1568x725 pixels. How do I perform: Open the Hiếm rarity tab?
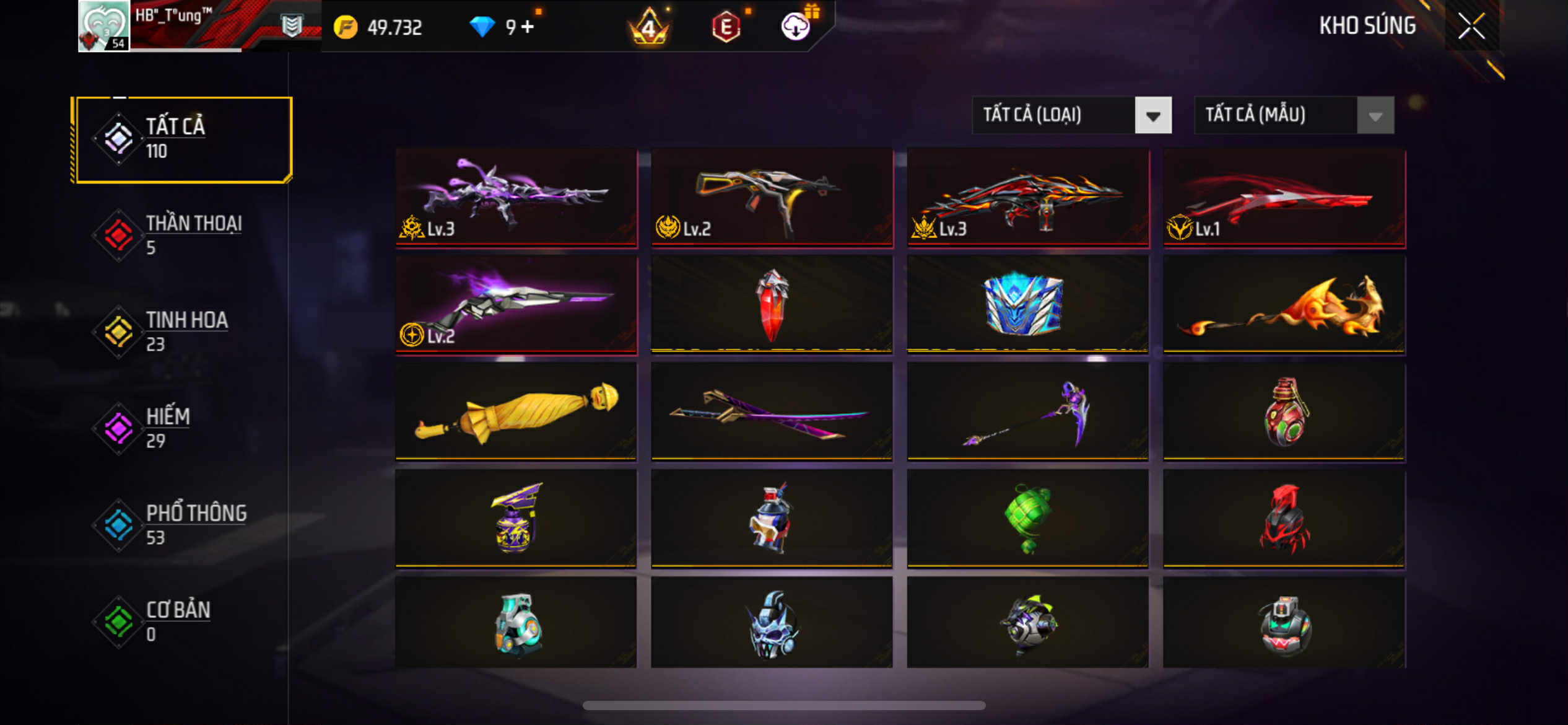[182, 428]
